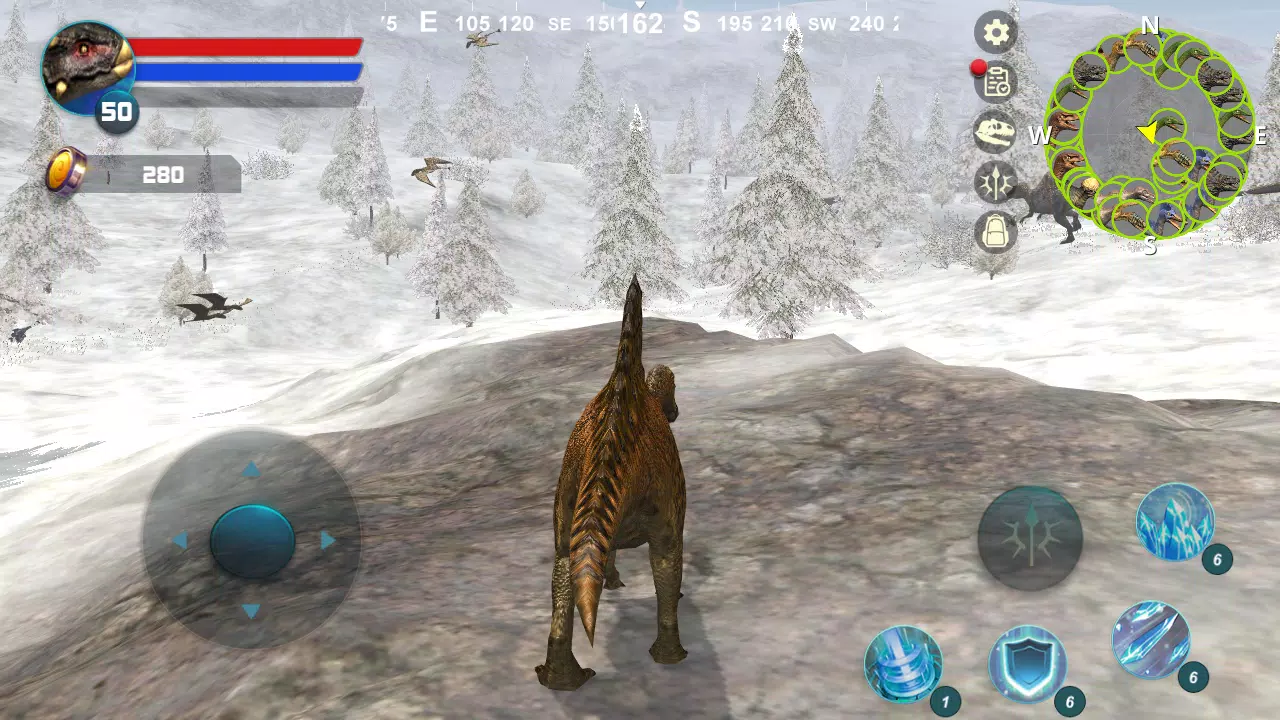Activate the ice crystal skill with 6 charges
Viewport: 1280px width, 720px height.
coord(1178,522)
